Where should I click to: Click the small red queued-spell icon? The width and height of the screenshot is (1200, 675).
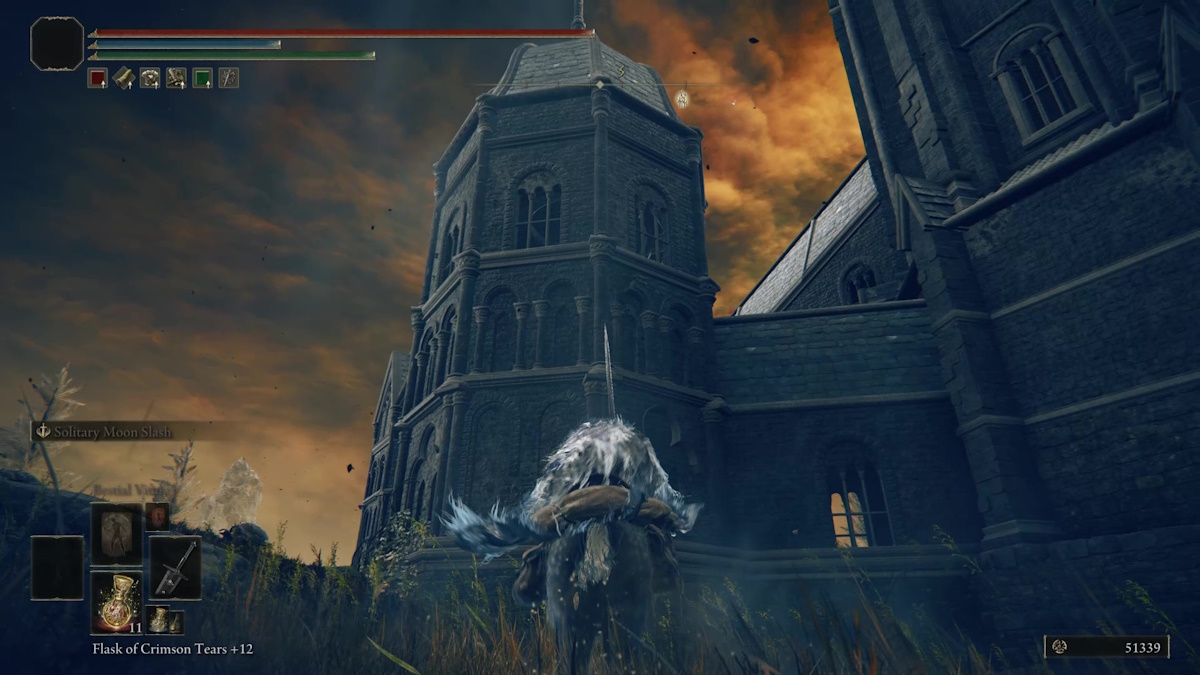(157, 516)
